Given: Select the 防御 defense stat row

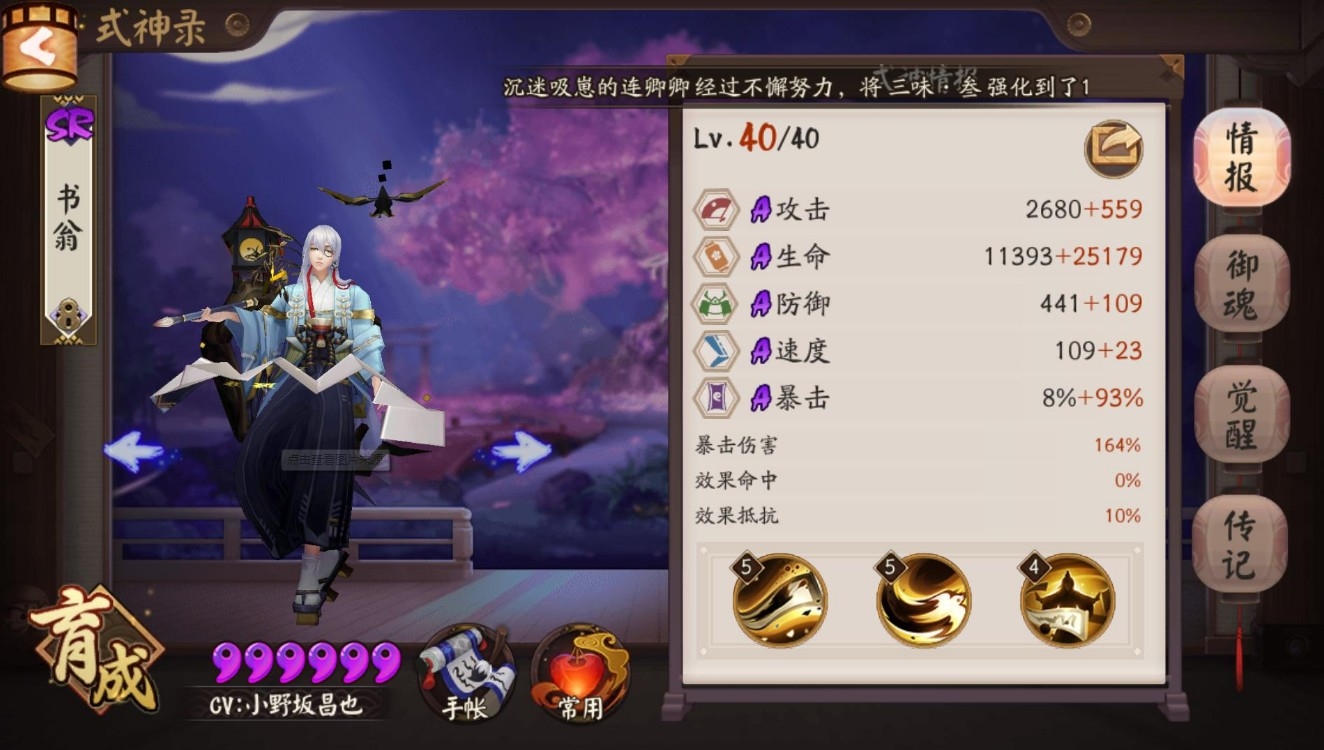Looking at the screenshot, I should [x=918, y=303].
